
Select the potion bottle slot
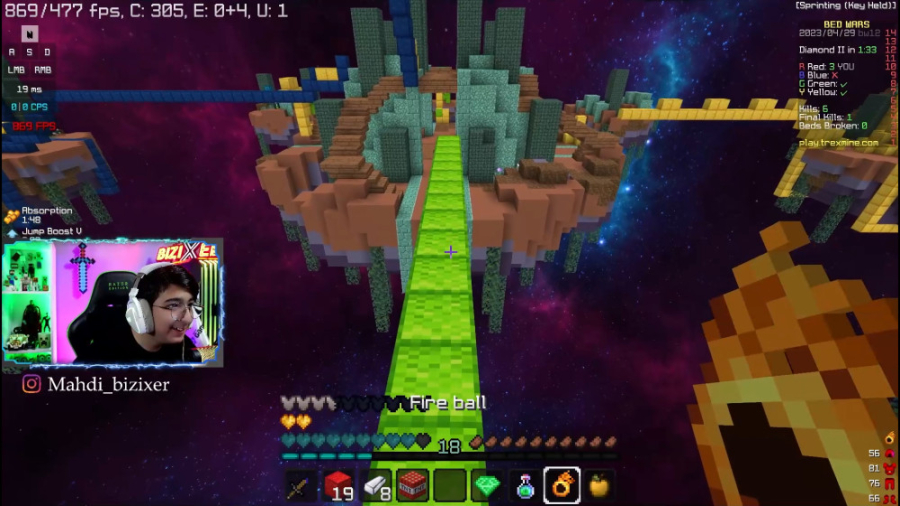pos(525,486)
